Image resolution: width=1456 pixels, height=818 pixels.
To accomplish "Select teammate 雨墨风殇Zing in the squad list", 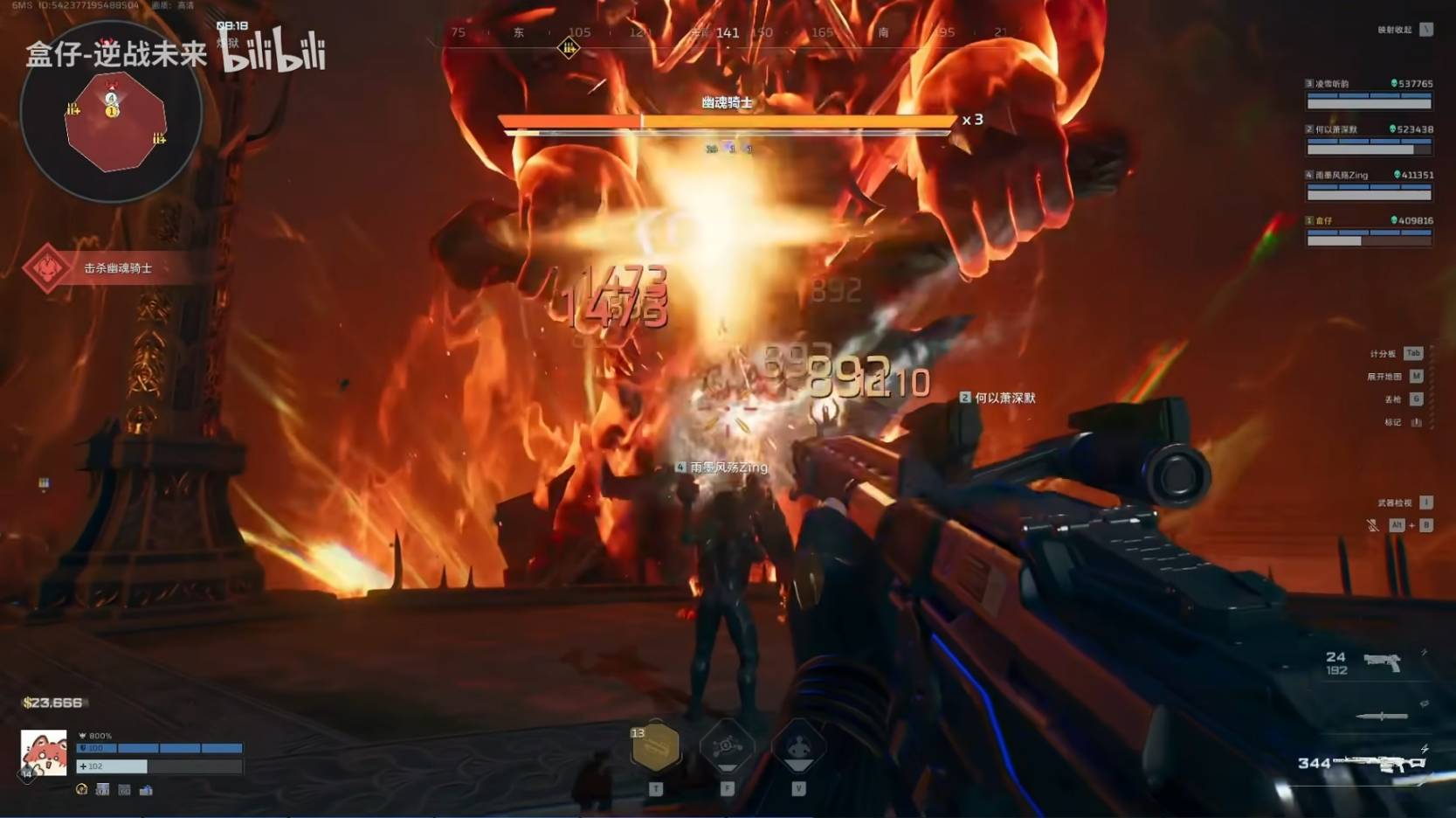I will (x=1369, y=185).
